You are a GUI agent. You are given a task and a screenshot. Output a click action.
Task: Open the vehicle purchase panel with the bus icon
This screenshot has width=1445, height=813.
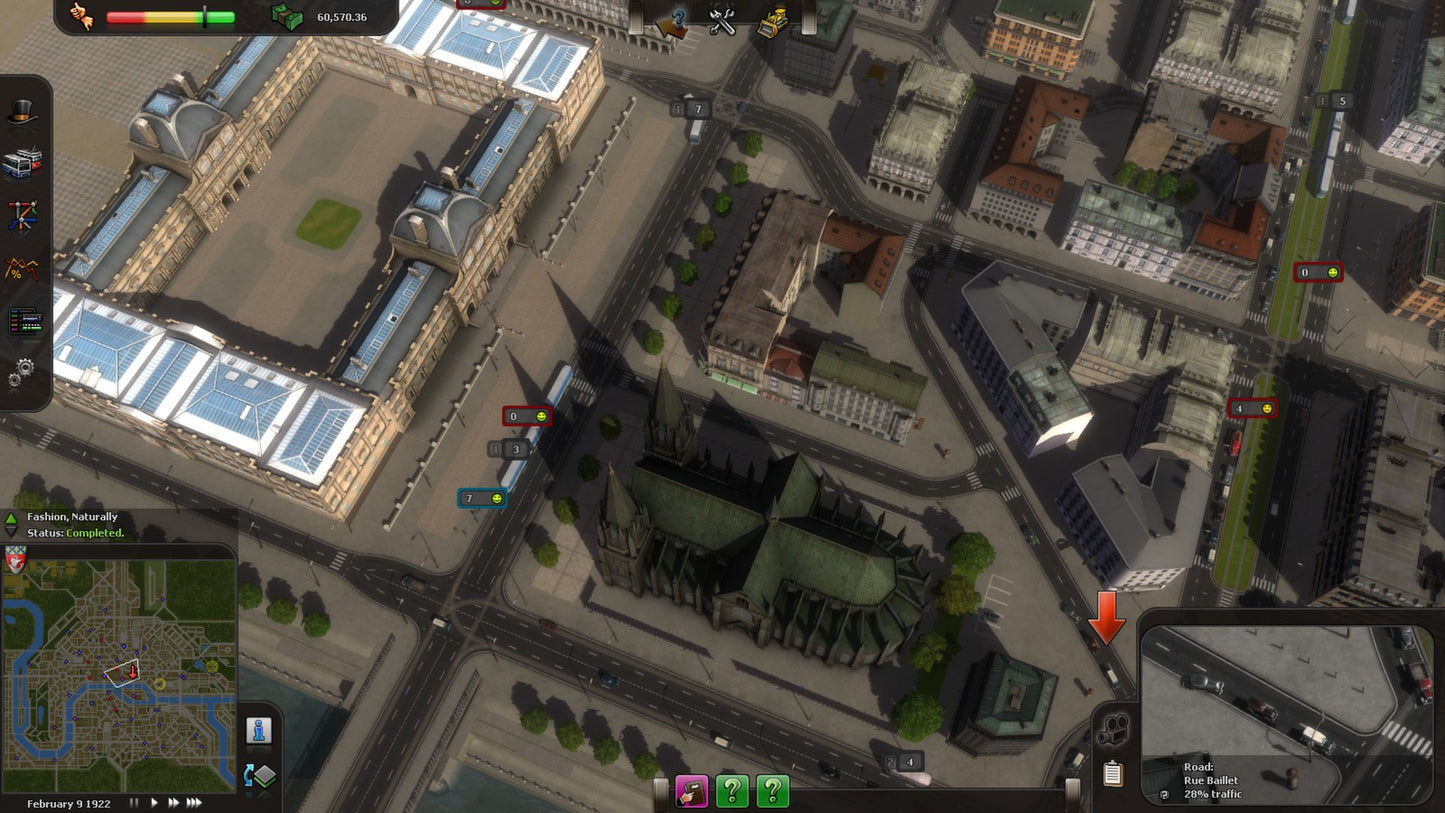point(24,164)
